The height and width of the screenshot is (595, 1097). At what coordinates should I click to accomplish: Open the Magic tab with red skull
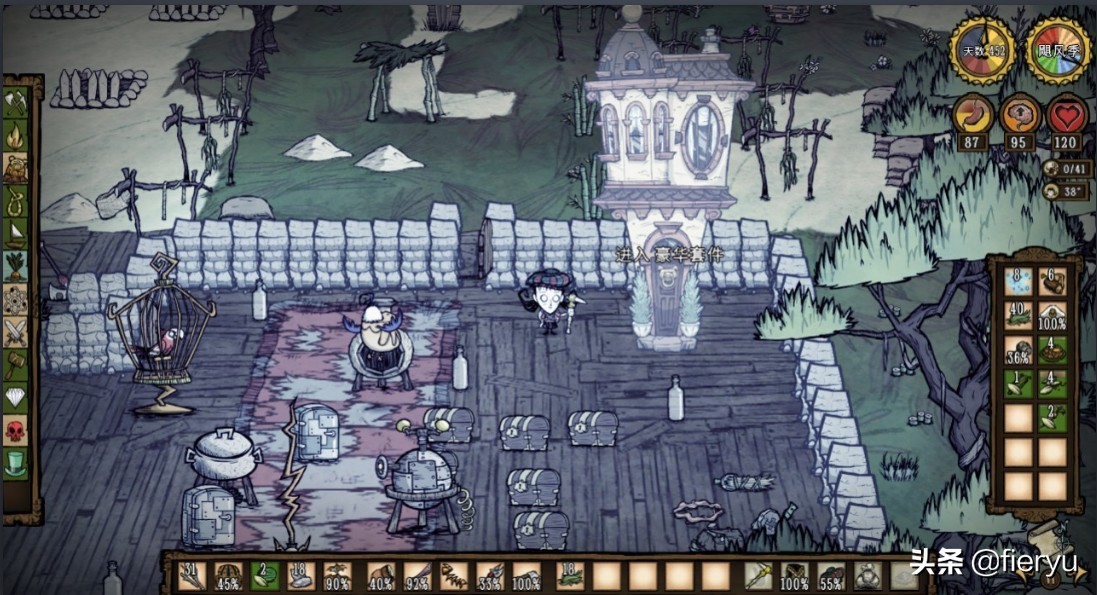17,430
